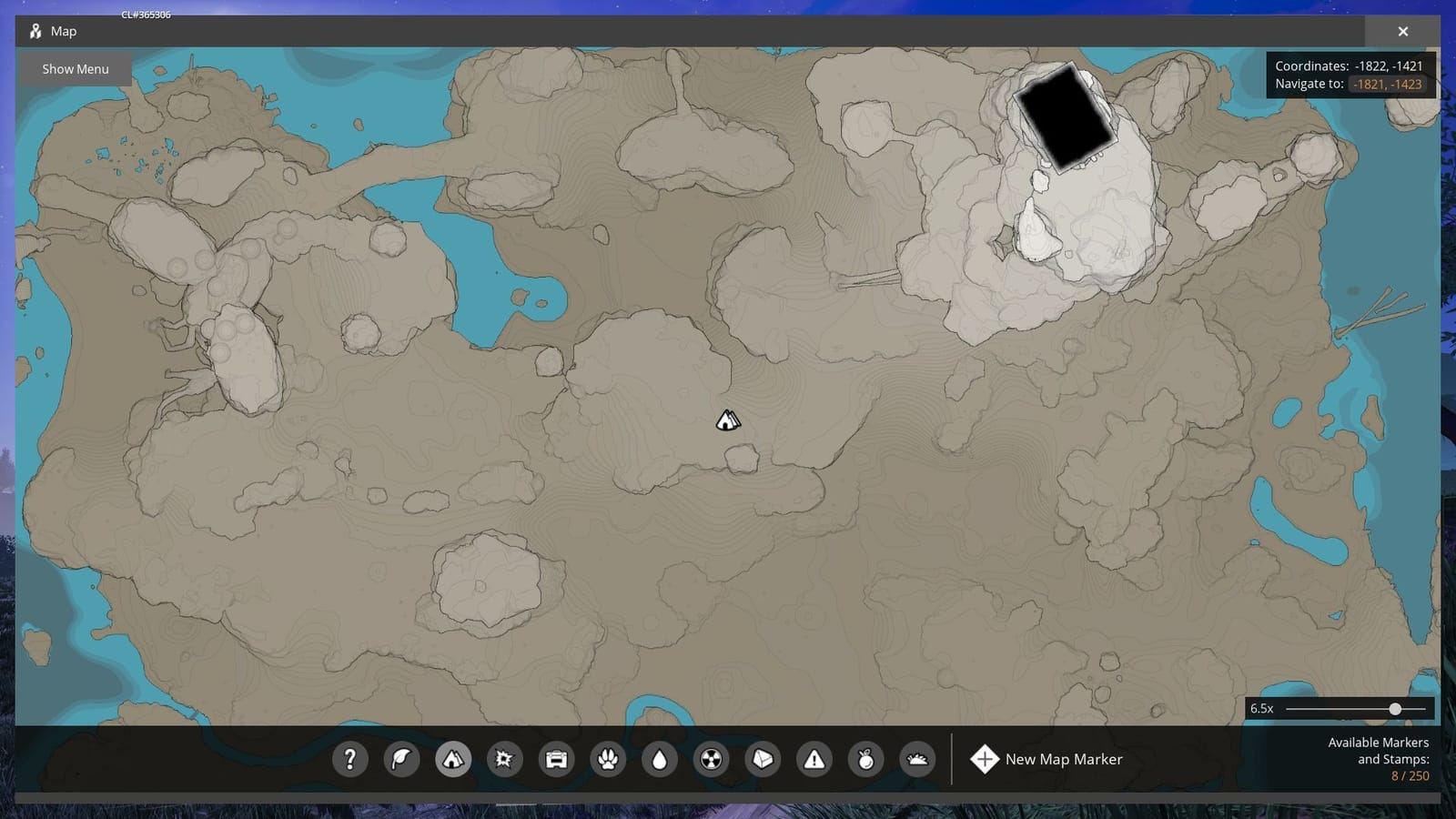The height and width of the screenshot is (819, 1456).
Task: Select the question mark map filter
Action: pos(350,759)
